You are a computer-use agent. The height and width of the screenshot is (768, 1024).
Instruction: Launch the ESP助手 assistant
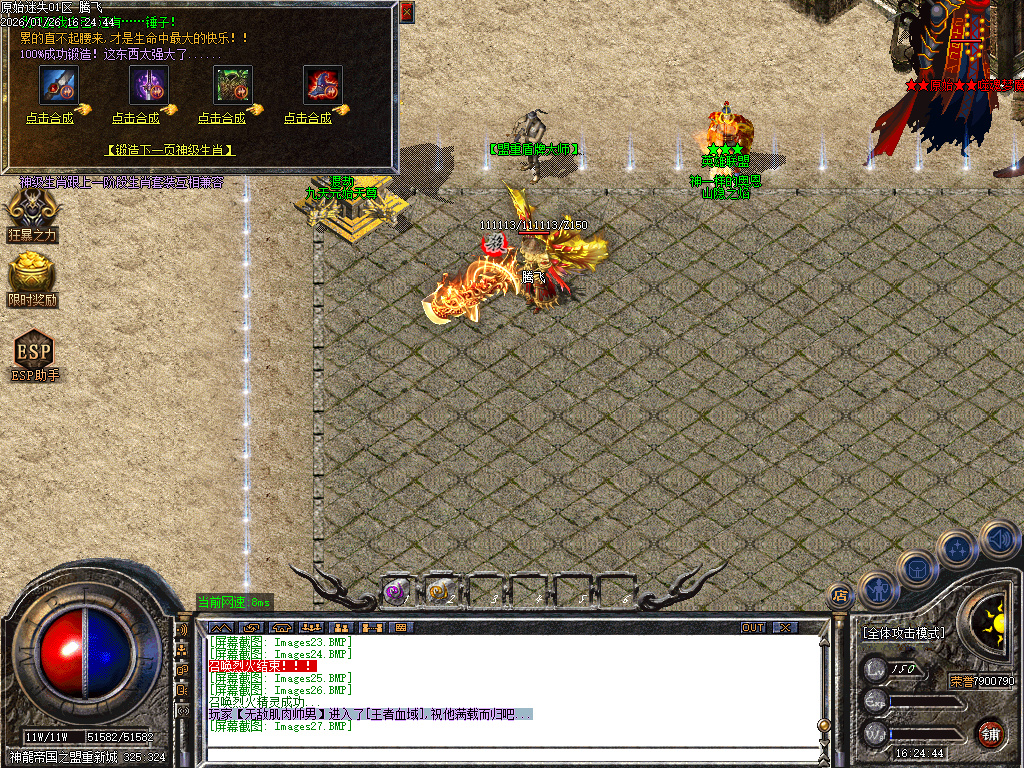click(x=34, y=352)
